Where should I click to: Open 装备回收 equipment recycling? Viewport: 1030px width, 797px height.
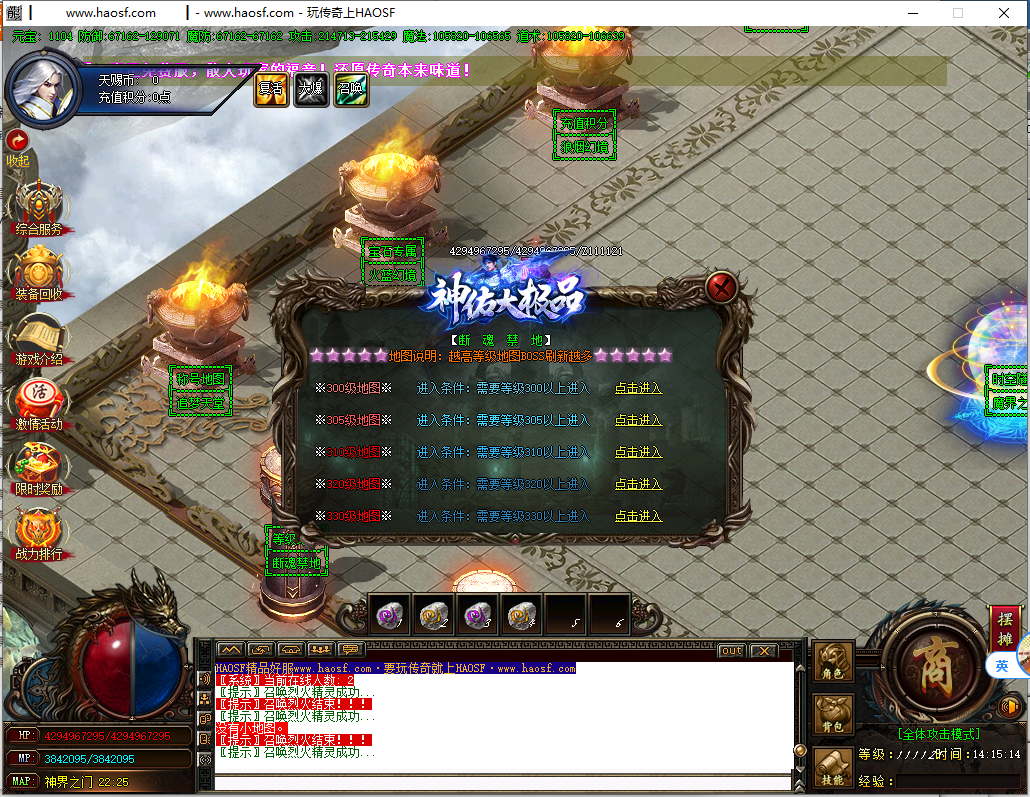[38, 271]
